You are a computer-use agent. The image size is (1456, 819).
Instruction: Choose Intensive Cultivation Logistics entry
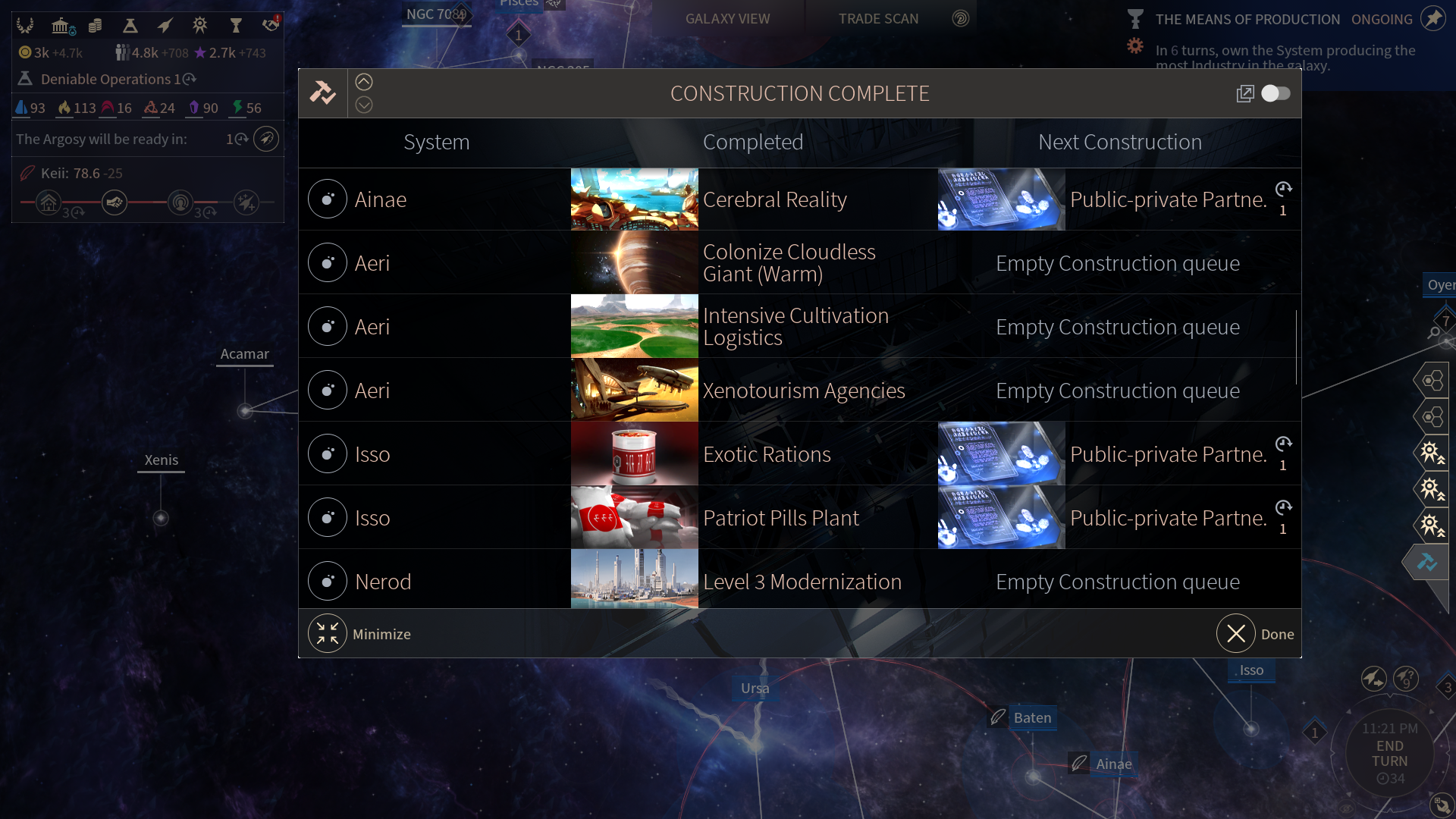point(795,327)
